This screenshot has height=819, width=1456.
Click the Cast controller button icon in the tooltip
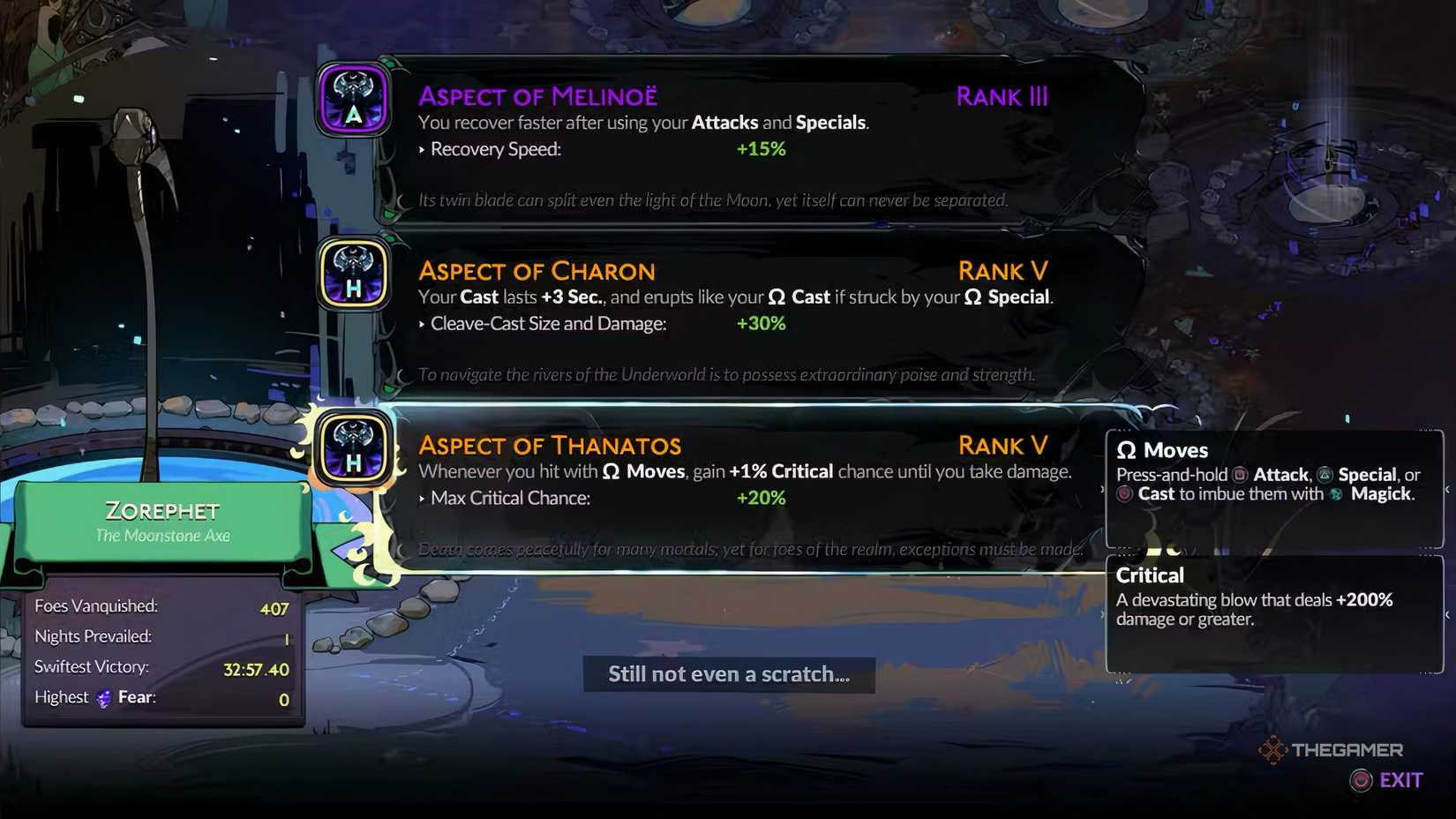tap(1125, 492)
